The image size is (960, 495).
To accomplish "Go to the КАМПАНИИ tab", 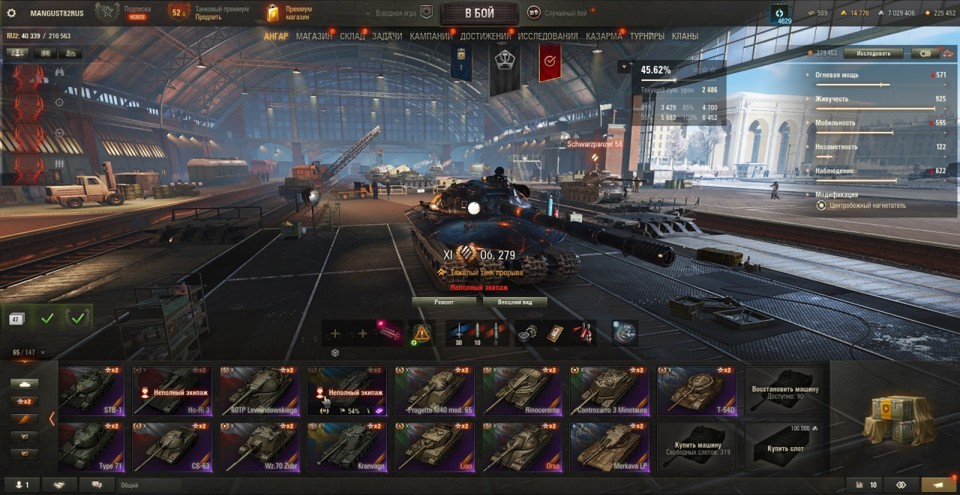I will click(431, 37).
